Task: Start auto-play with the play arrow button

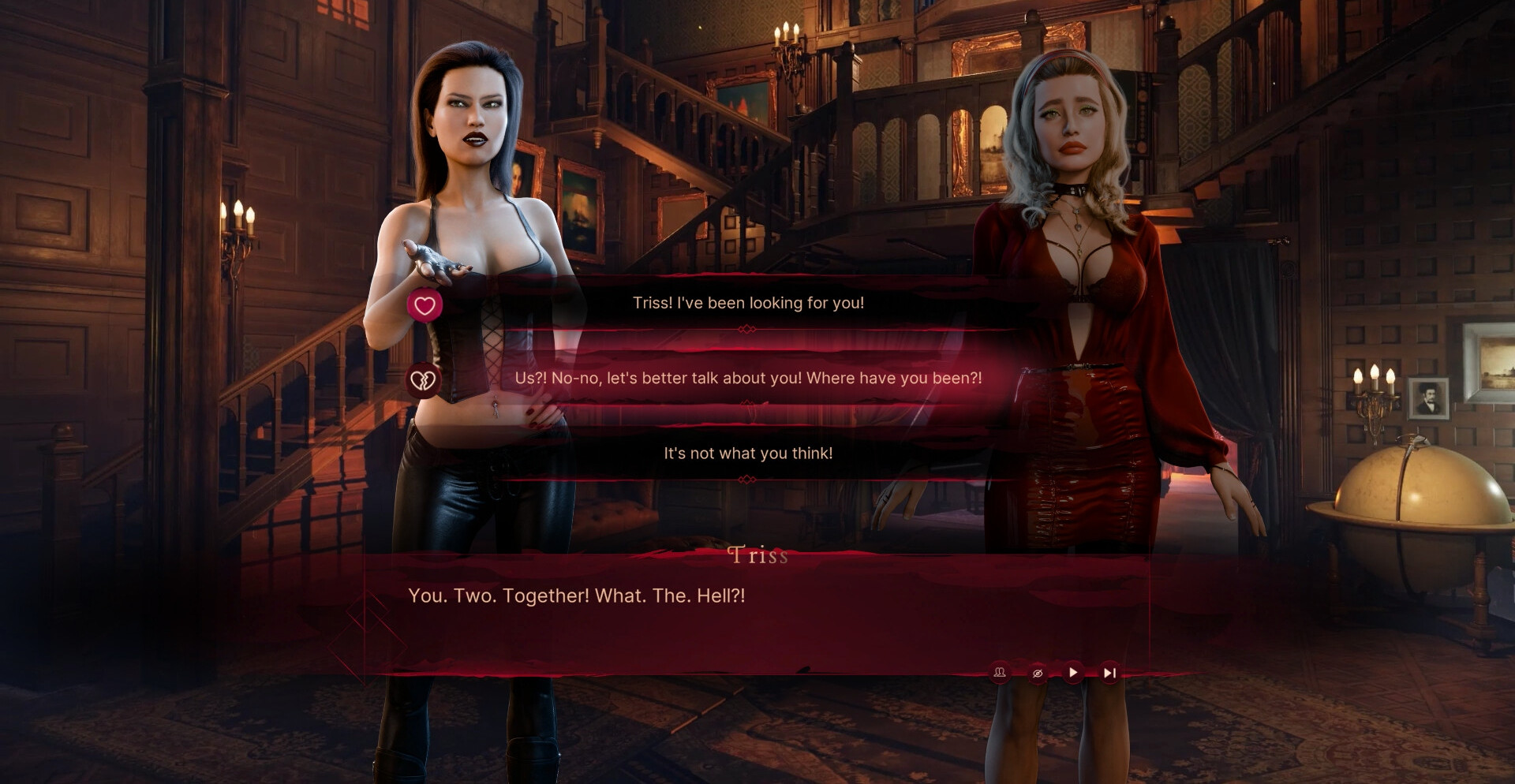Action: point(1073,673)
